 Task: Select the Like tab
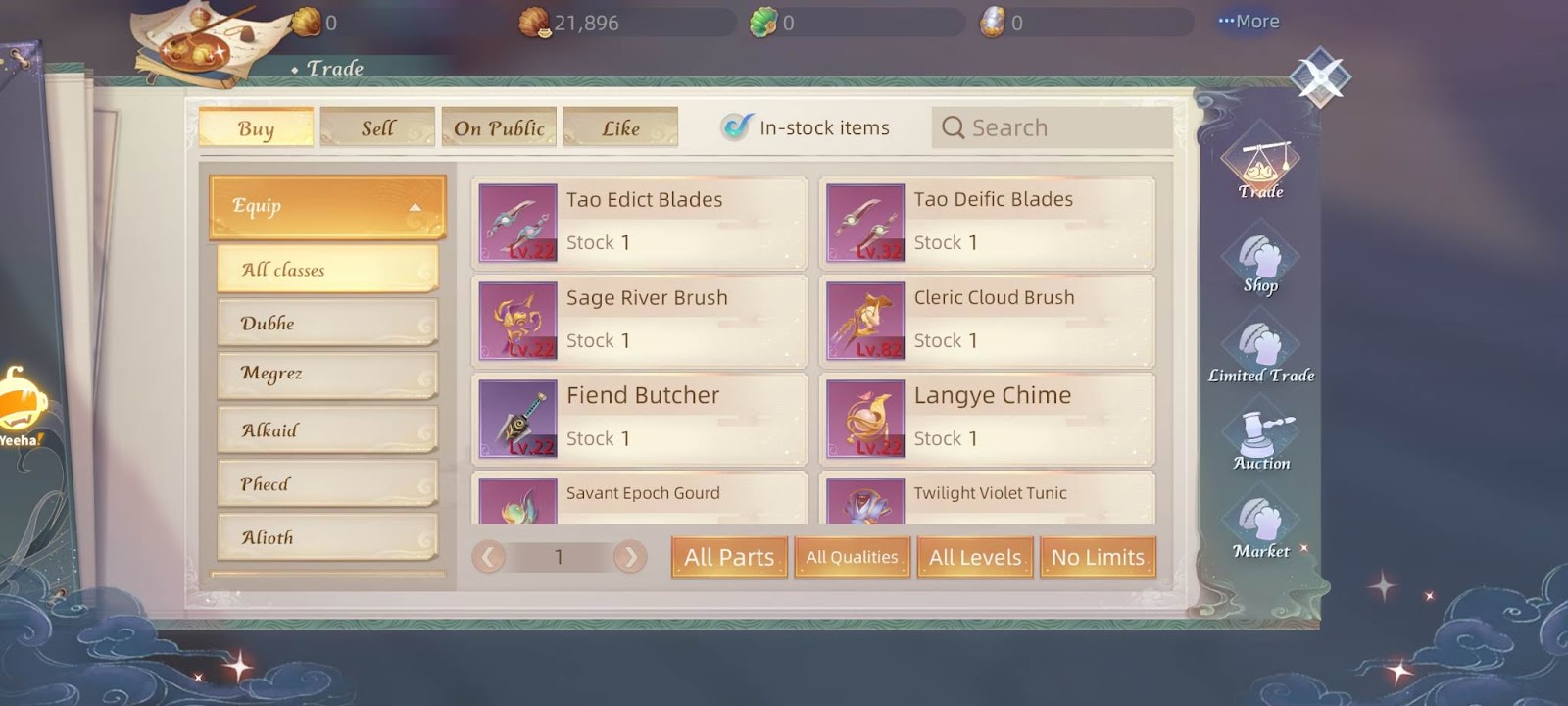(620, 128)
